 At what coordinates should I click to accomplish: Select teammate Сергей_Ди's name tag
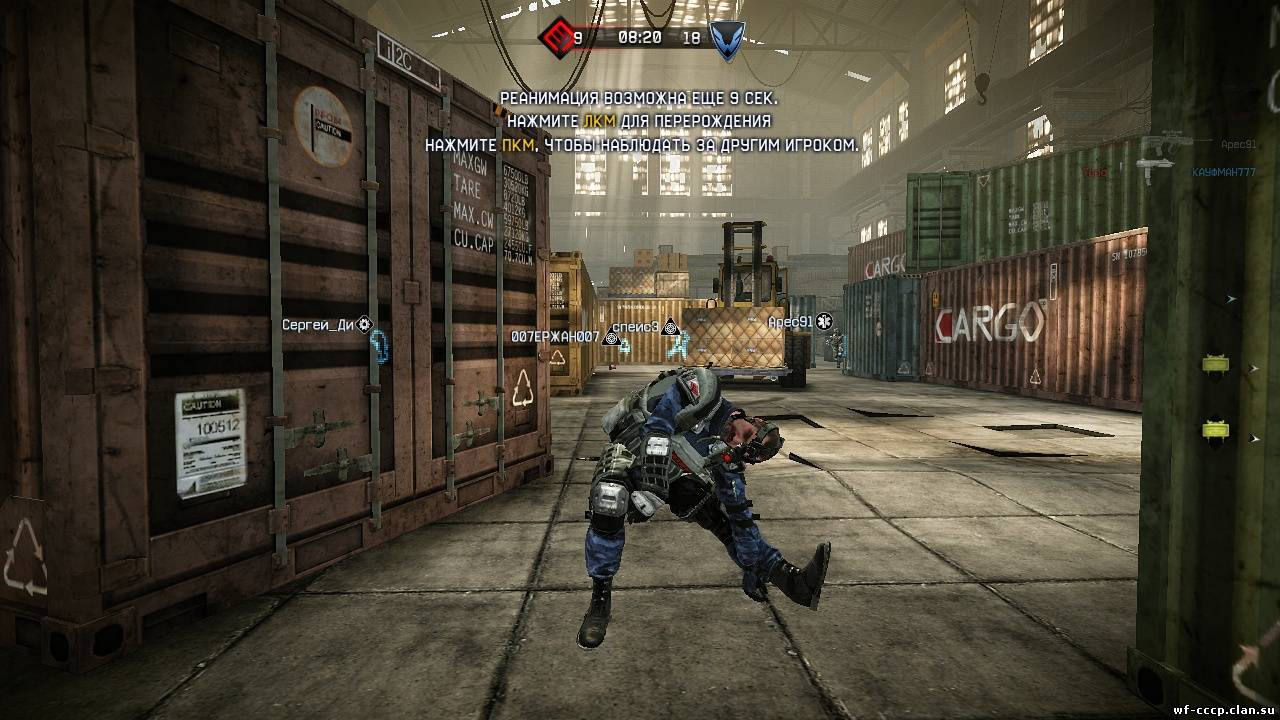click(318, 324)
